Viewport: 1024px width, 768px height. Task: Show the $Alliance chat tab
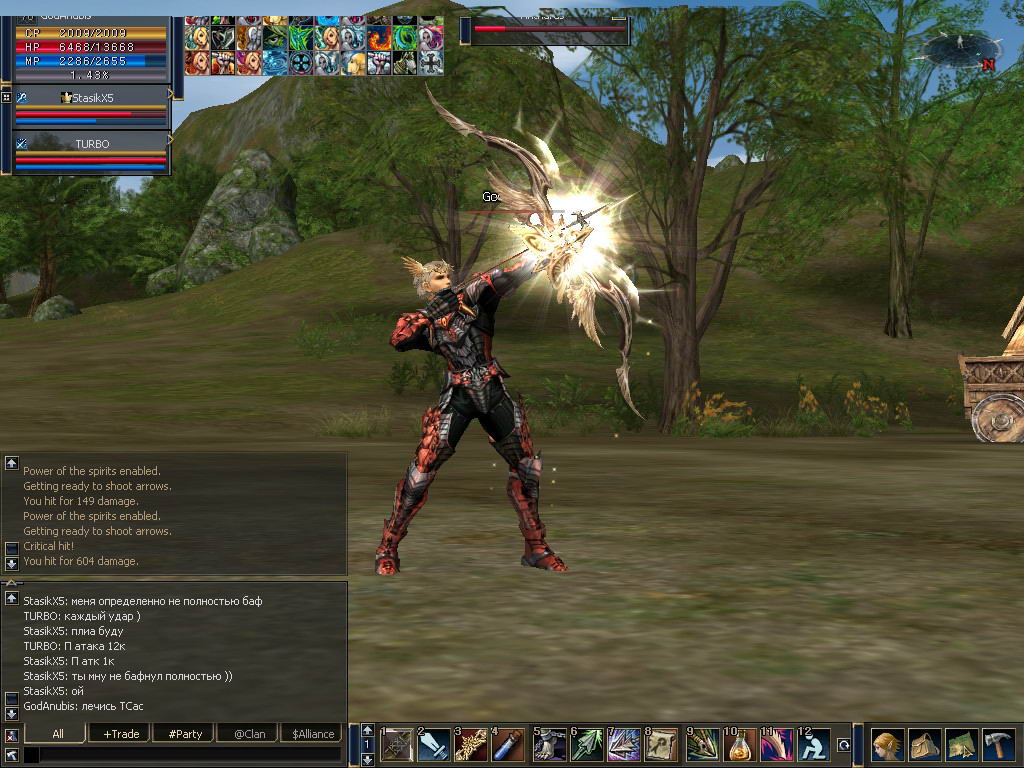(x=313, y=733)
